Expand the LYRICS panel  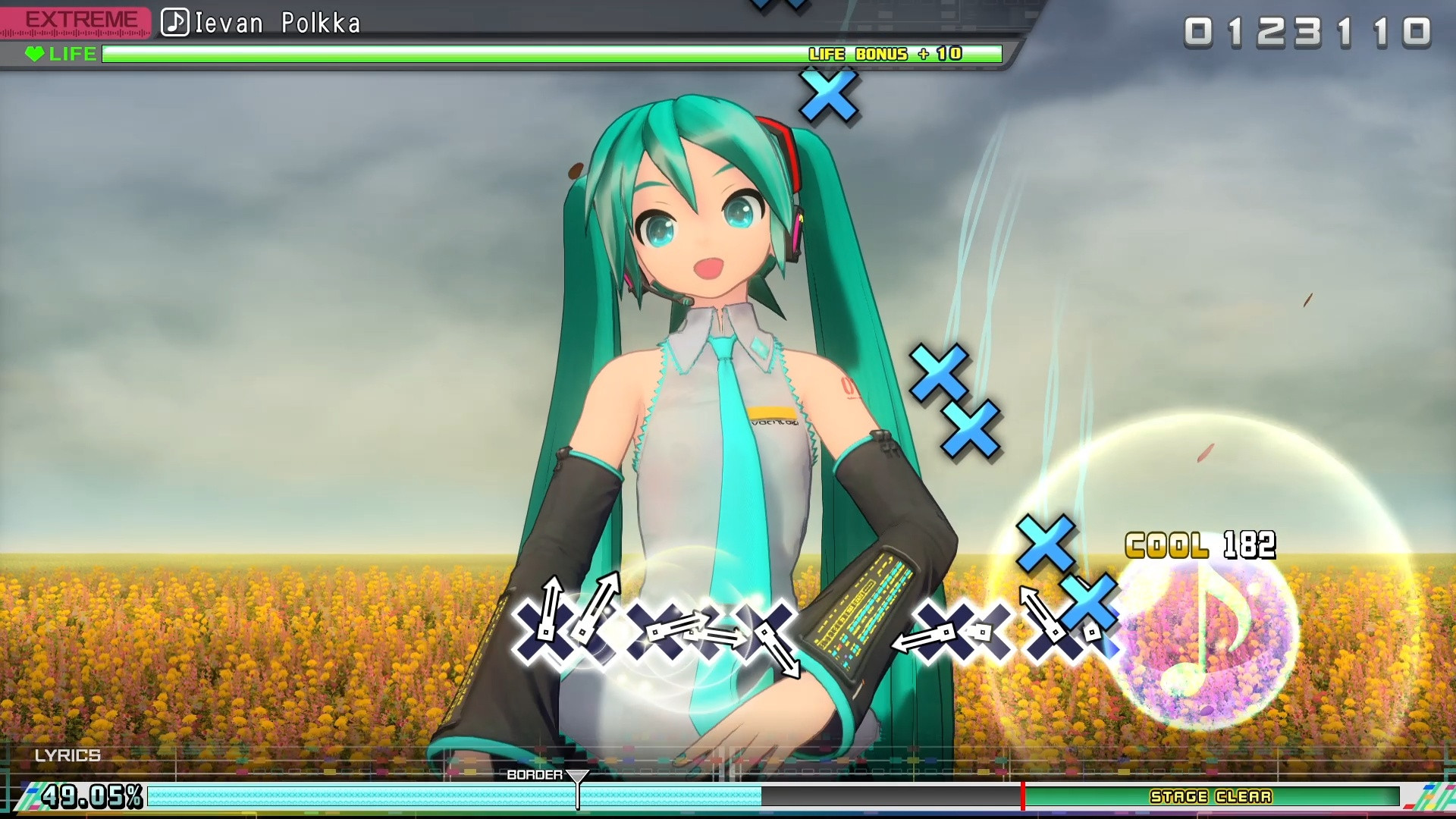click(68, 755)
